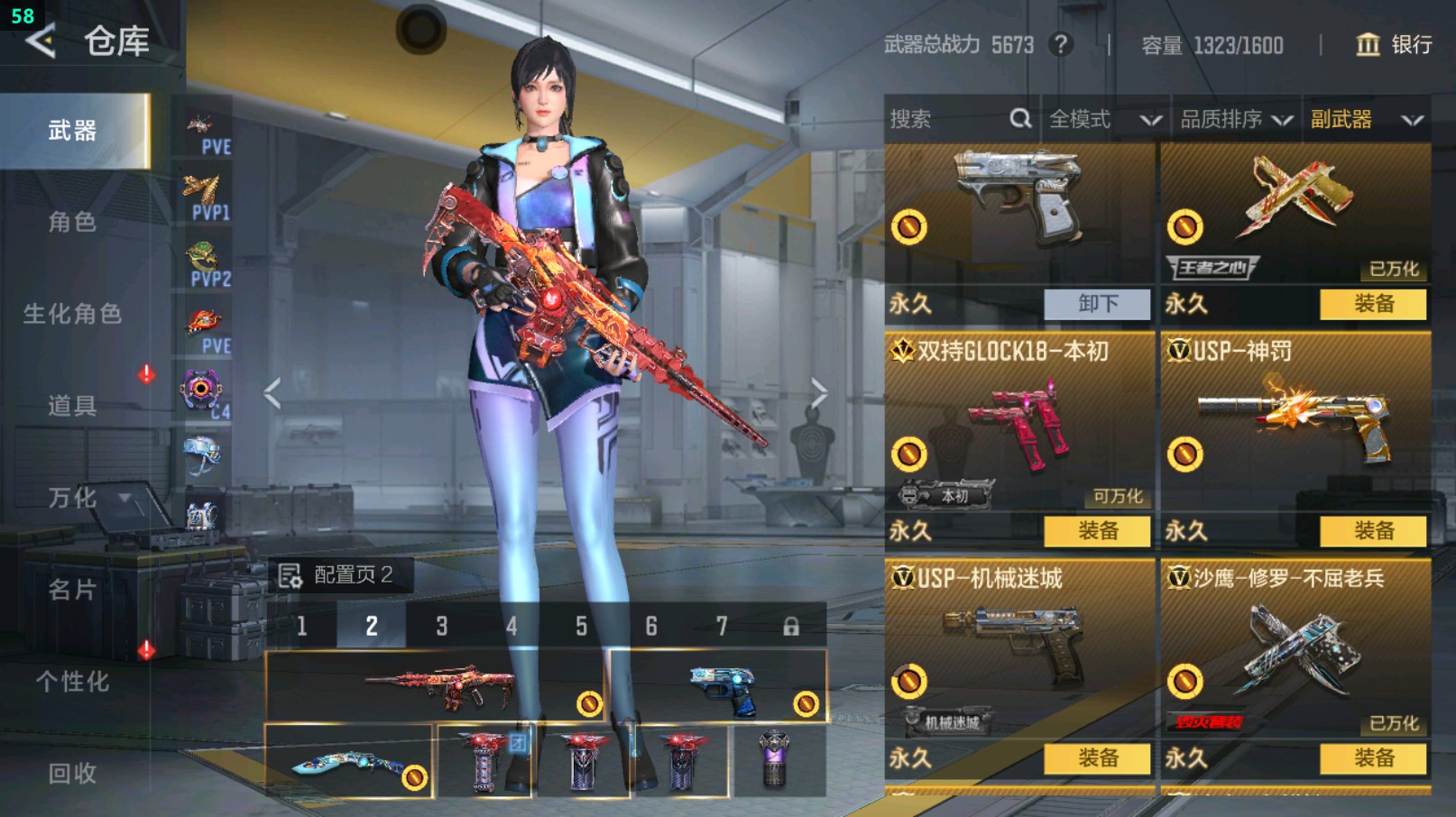Open the 回收 section
The height and width of the screenshot is (817, 1456).
tap(72, 773)
